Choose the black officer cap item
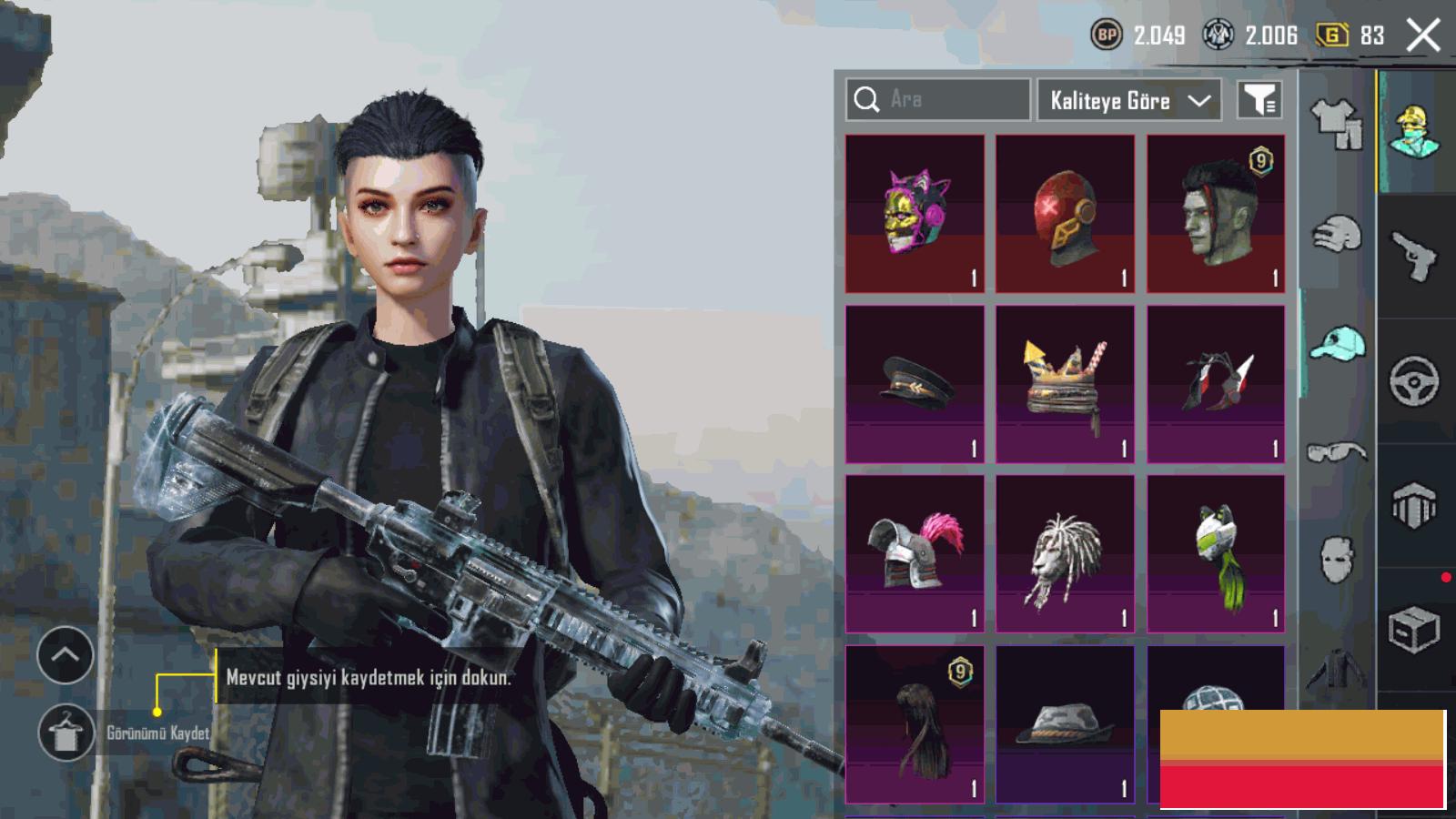This screenshot has width=1456, height=819. [915, 384]
